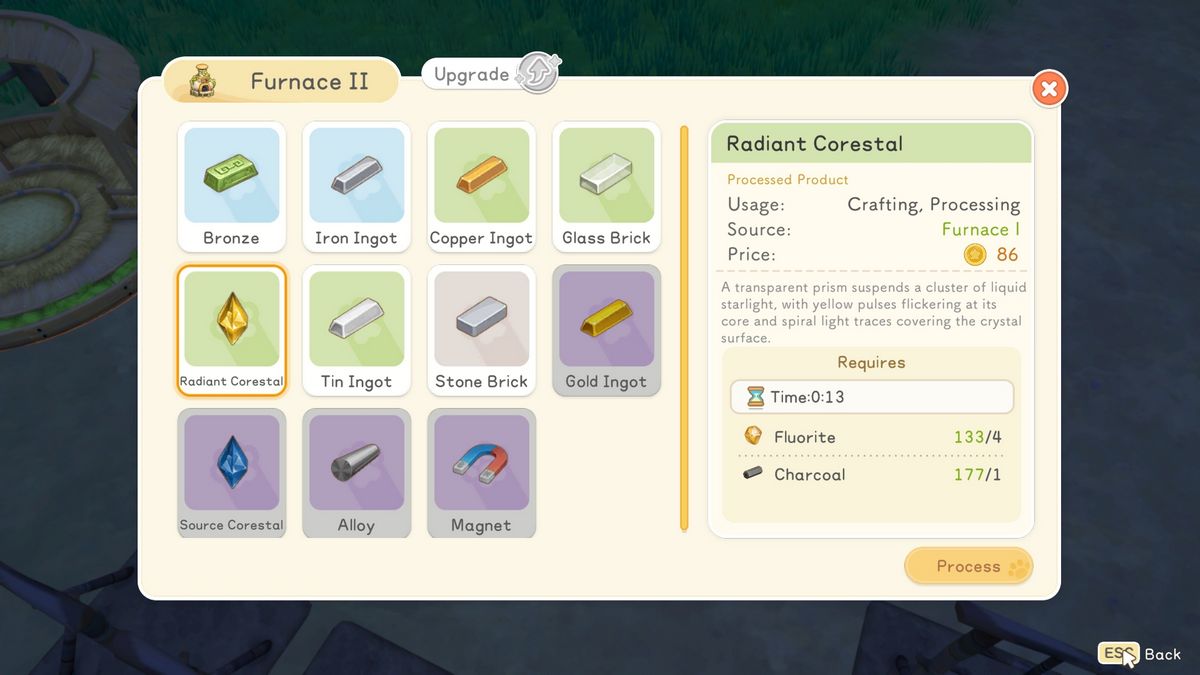
Task: Choose the Iron Ingot recipe
Action: pyautogui.click(x=356, y=187)
